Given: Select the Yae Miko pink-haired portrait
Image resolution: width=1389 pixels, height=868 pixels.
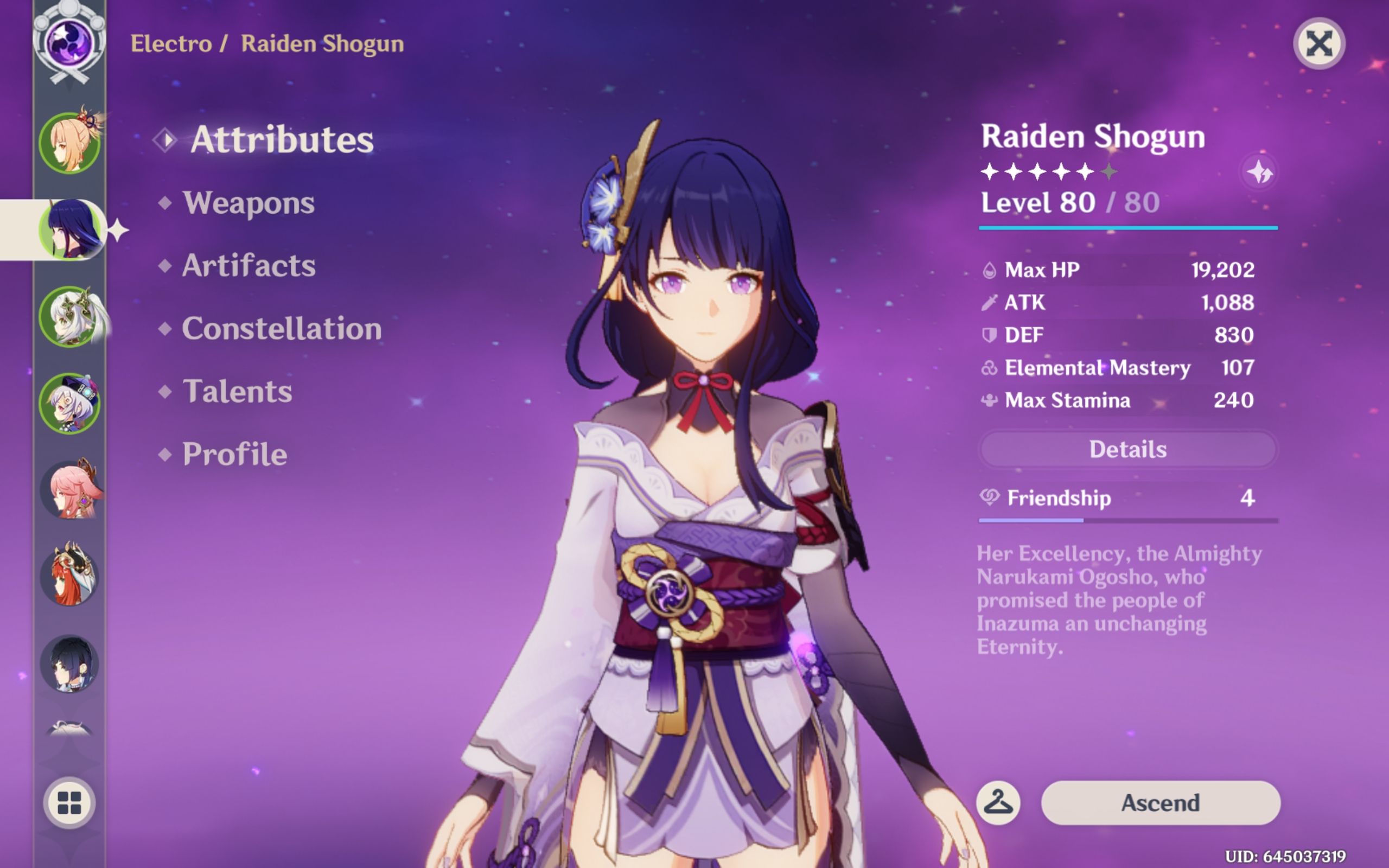Looking at the screenshot, I should click(x=70, y=490).
